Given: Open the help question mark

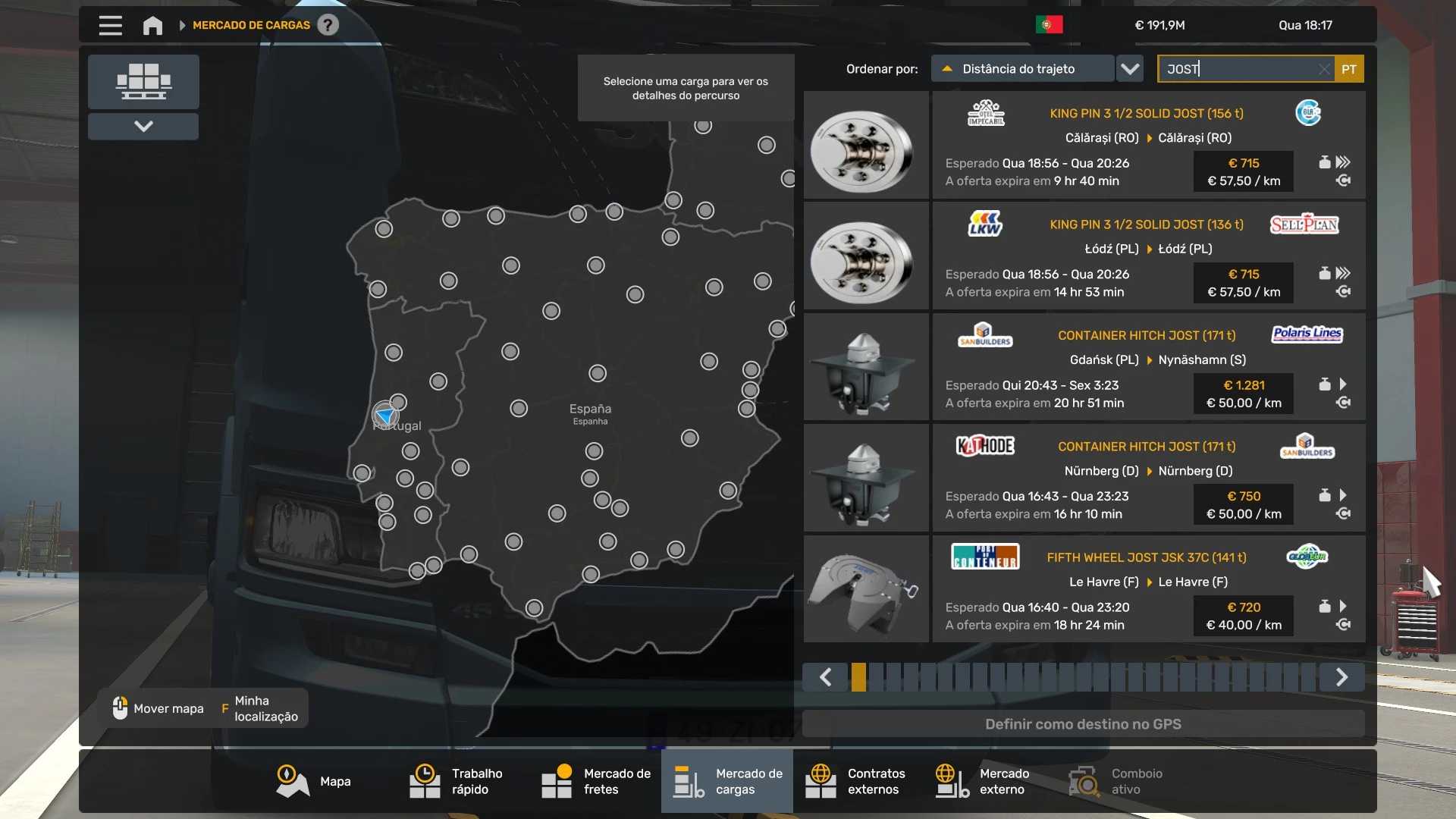Looking at the screenshot, I should click(x=328, y=25).
